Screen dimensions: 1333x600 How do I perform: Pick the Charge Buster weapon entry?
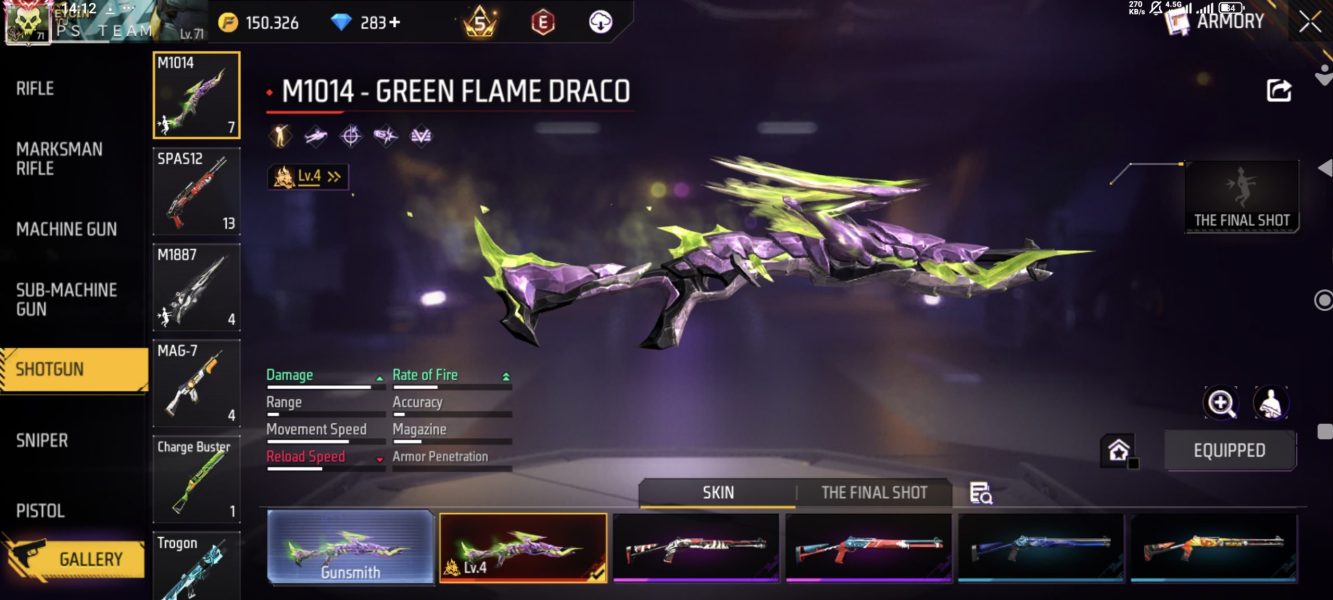pos(196,479)
